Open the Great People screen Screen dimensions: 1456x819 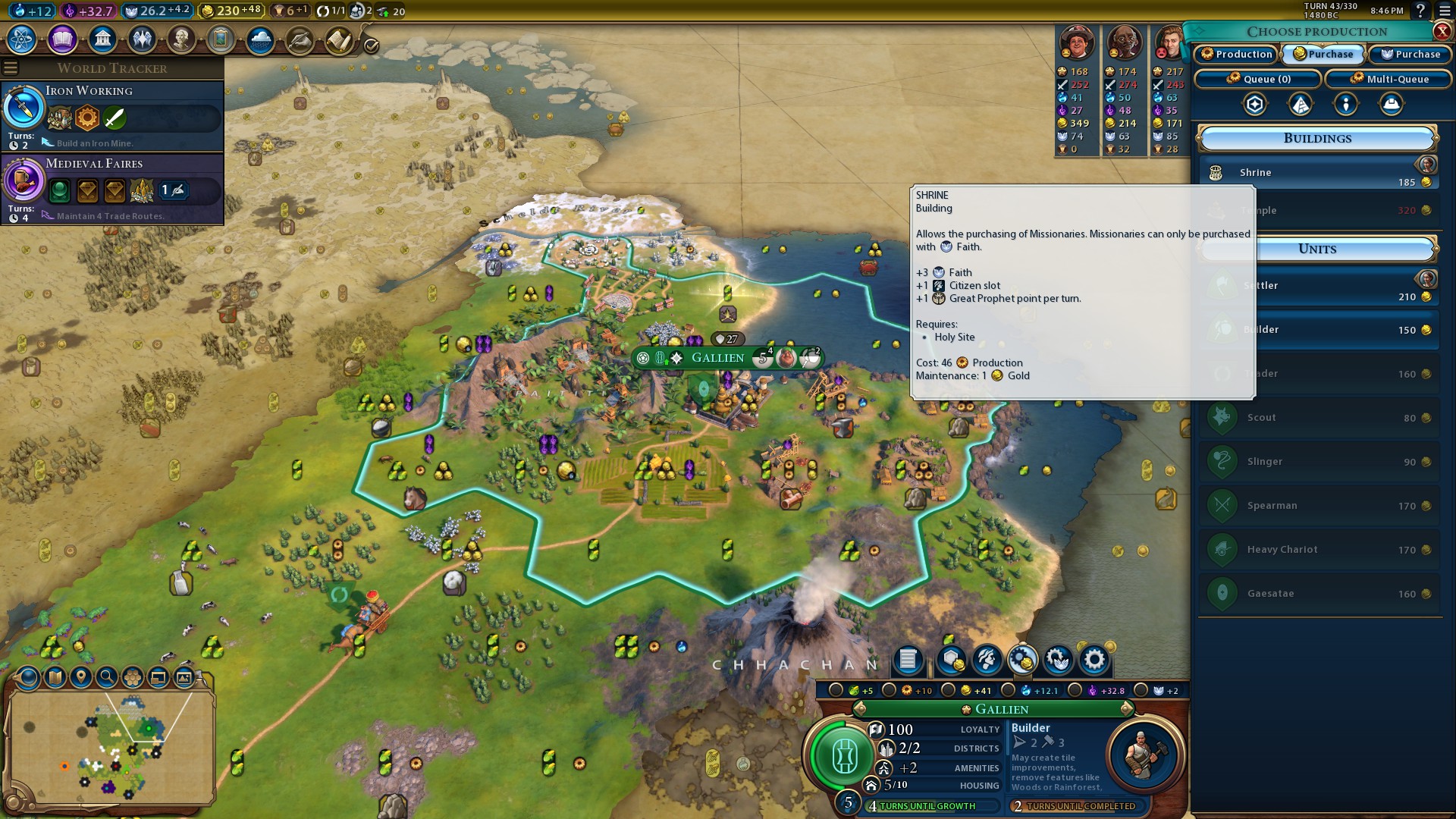click(181, 39)
